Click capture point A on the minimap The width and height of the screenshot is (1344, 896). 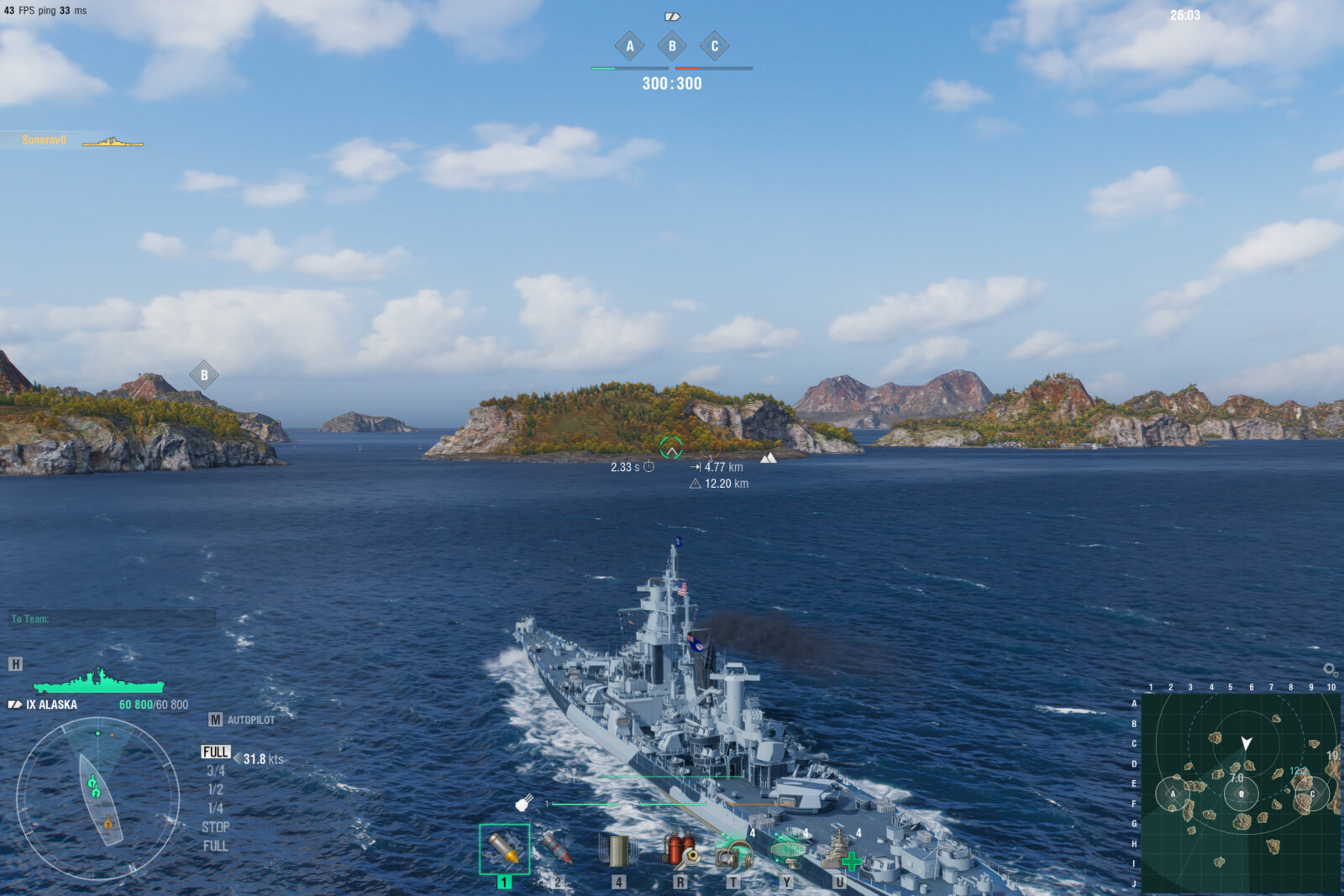[x=1173, y=794]
